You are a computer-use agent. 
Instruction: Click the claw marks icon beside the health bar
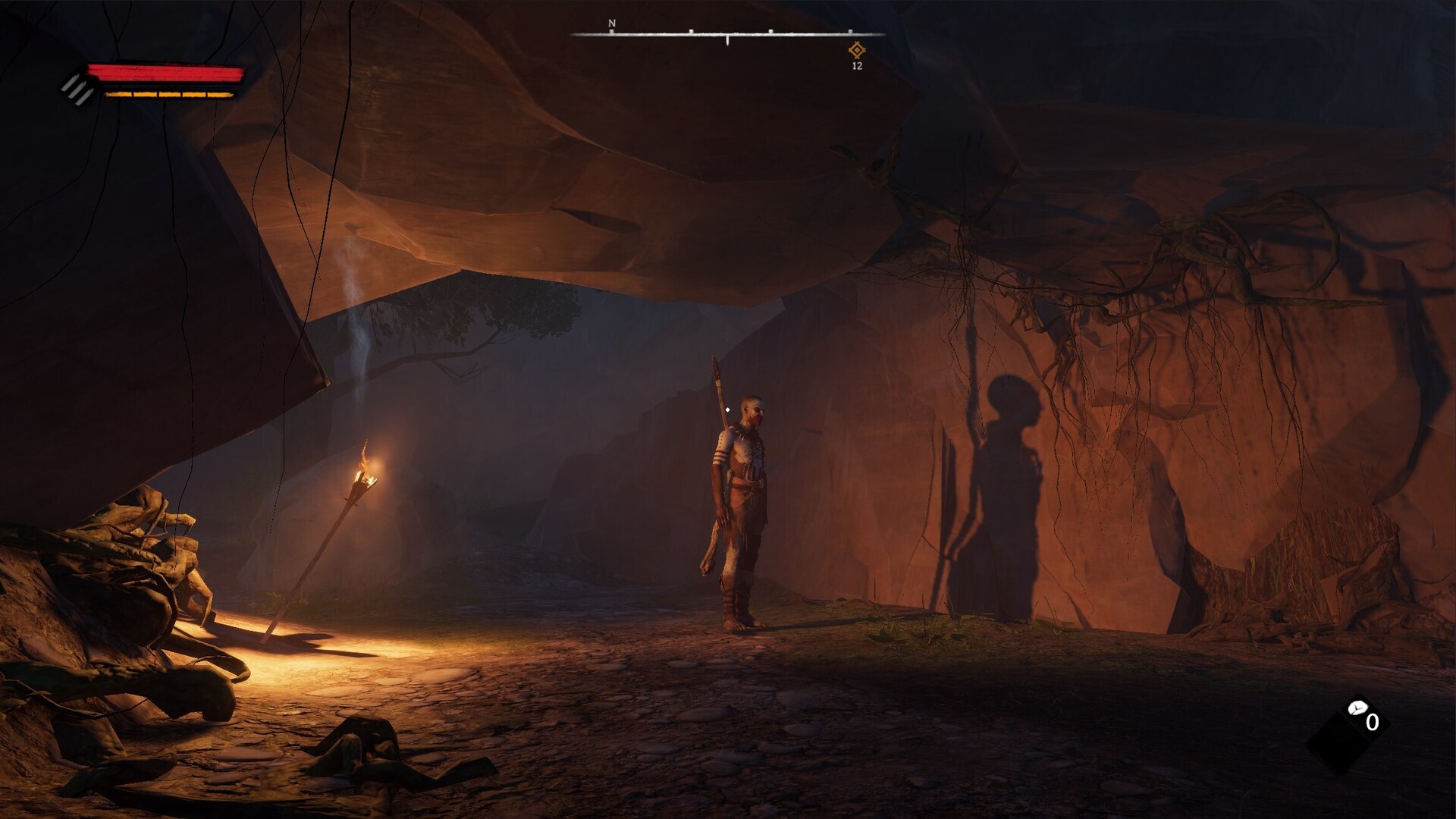pos(78,89)
